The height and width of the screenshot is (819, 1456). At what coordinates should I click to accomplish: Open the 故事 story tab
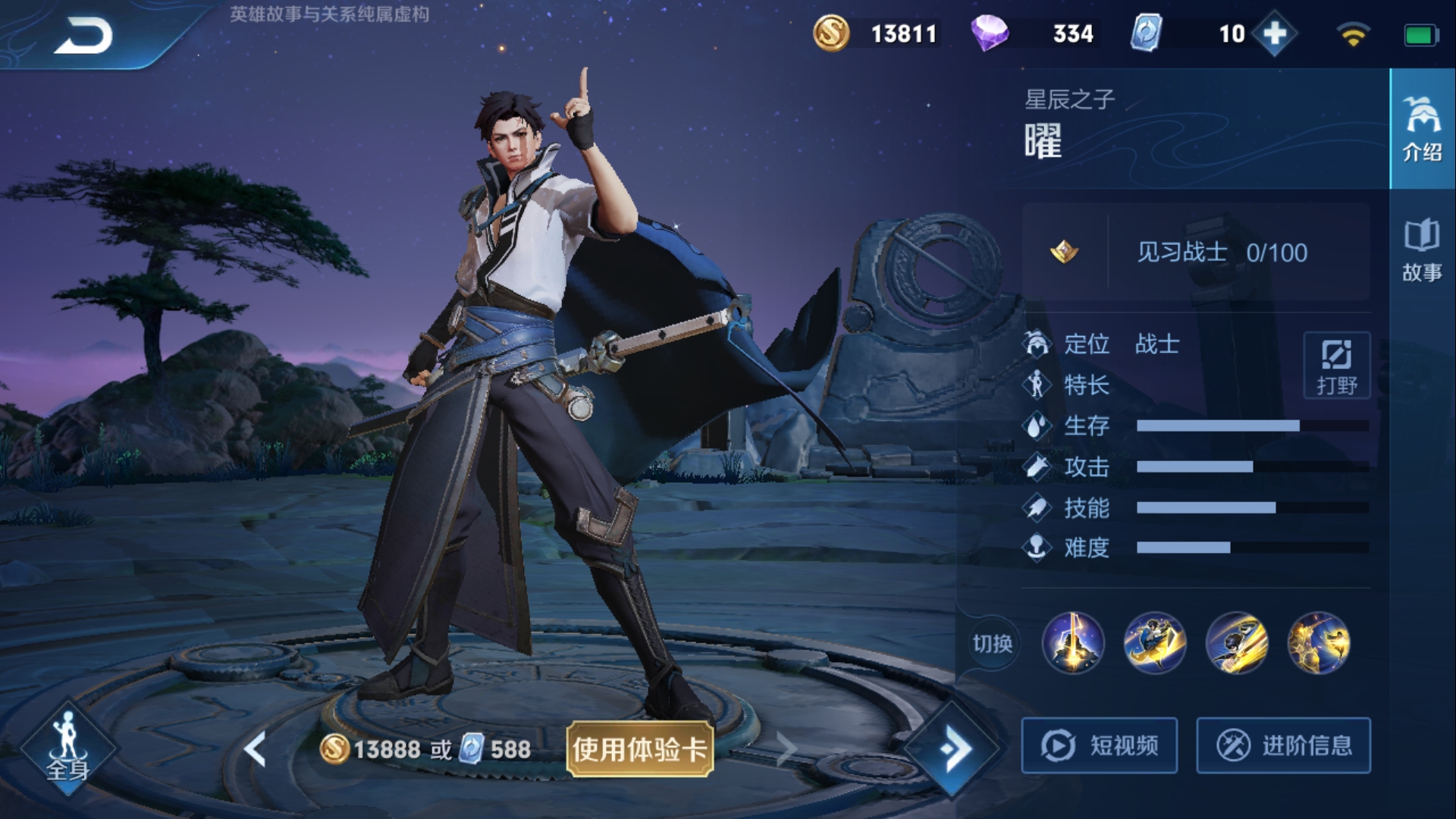point(1422,250)
